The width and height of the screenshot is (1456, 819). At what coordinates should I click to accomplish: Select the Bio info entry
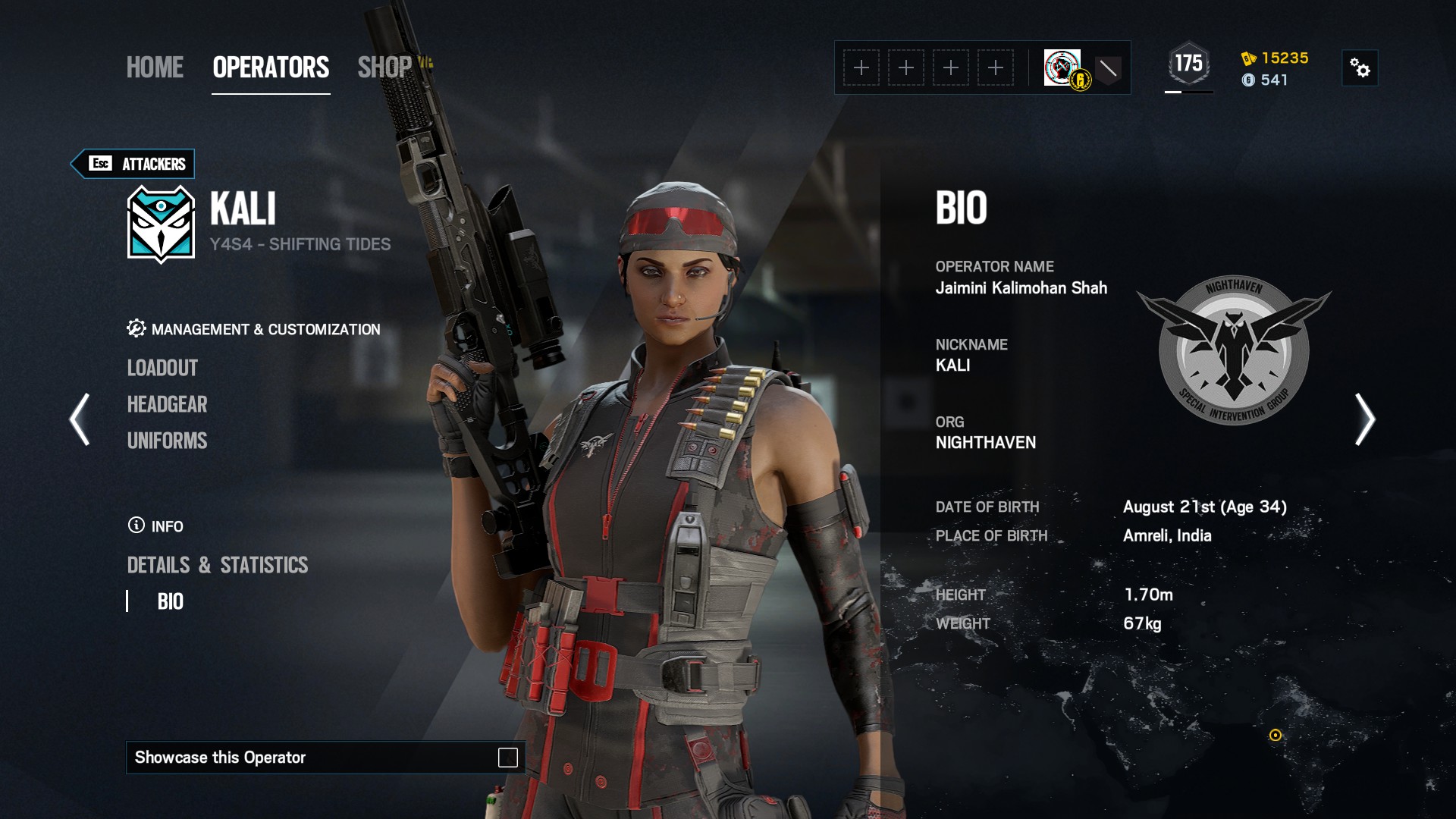pos(171,601)
